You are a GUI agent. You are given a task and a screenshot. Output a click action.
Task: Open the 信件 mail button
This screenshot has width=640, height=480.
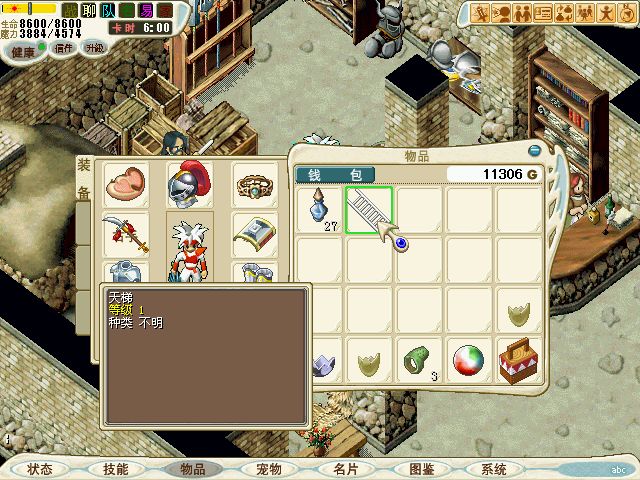tap(65, 48)
